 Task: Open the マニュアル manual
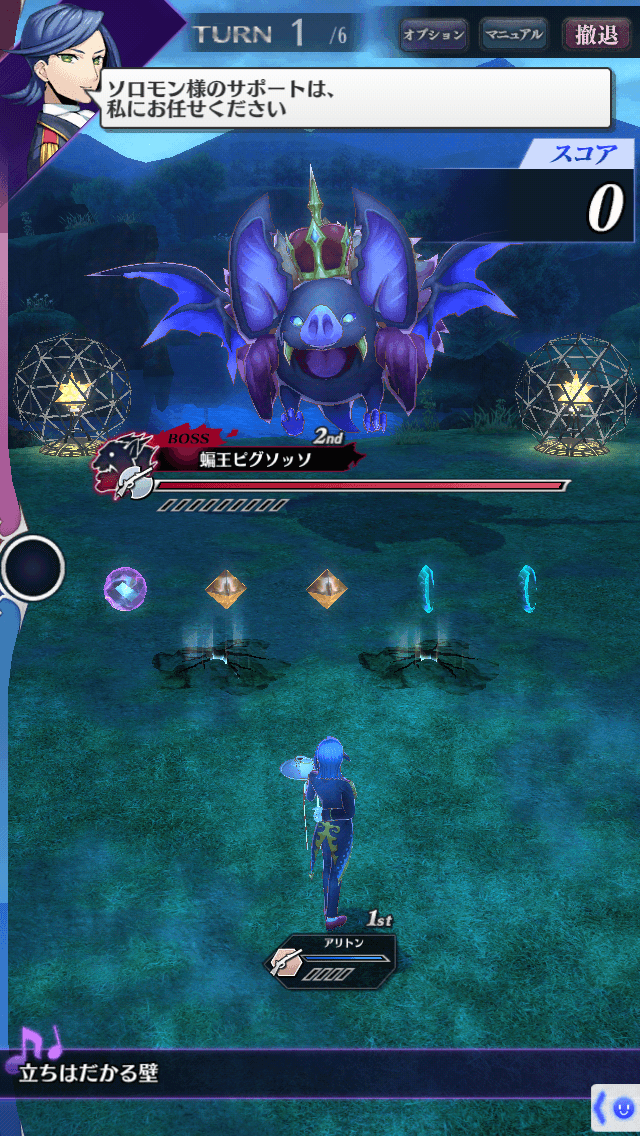point(514,35)
